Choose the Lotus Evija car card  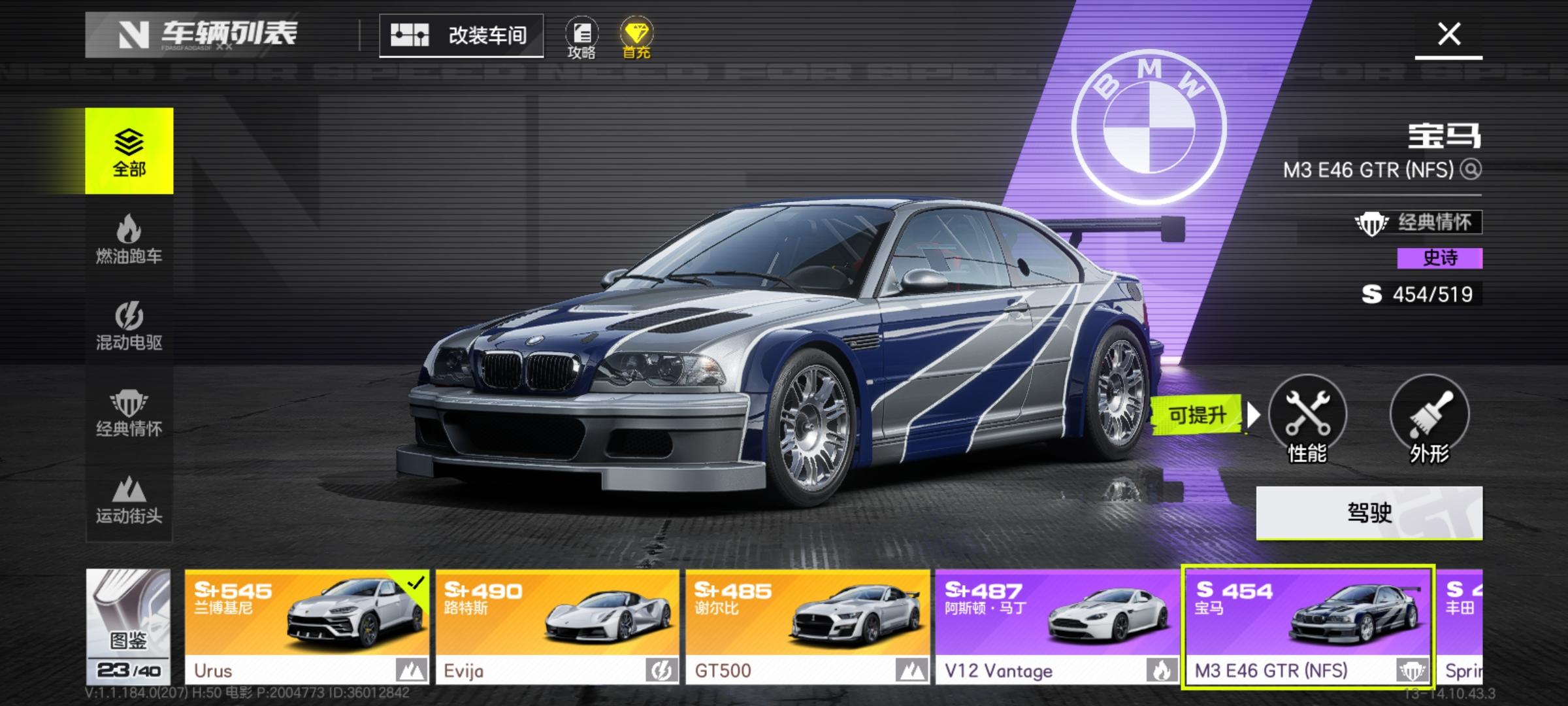[557, 626]
